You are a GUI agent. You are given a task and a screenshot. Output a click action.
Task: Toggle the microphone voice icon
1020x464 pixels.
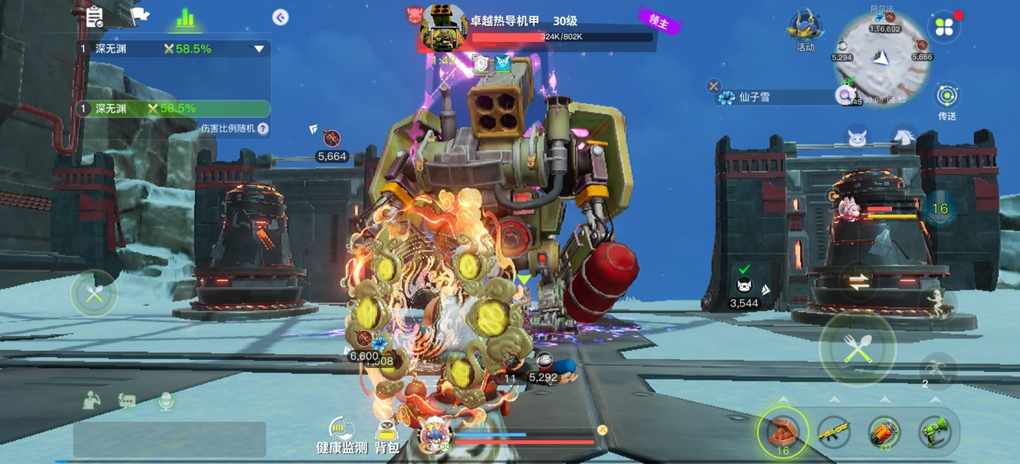(165, 400)
